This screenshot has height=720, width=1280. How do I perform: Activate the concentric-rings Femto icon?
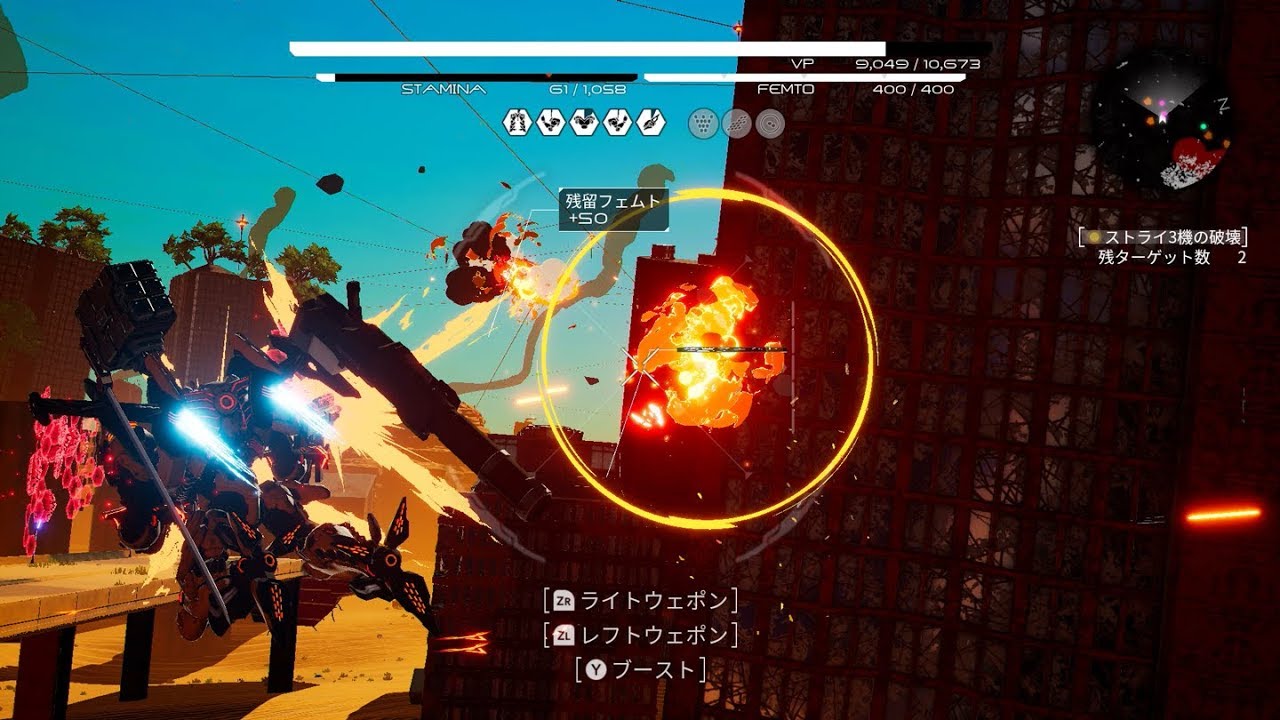point(770,123)
